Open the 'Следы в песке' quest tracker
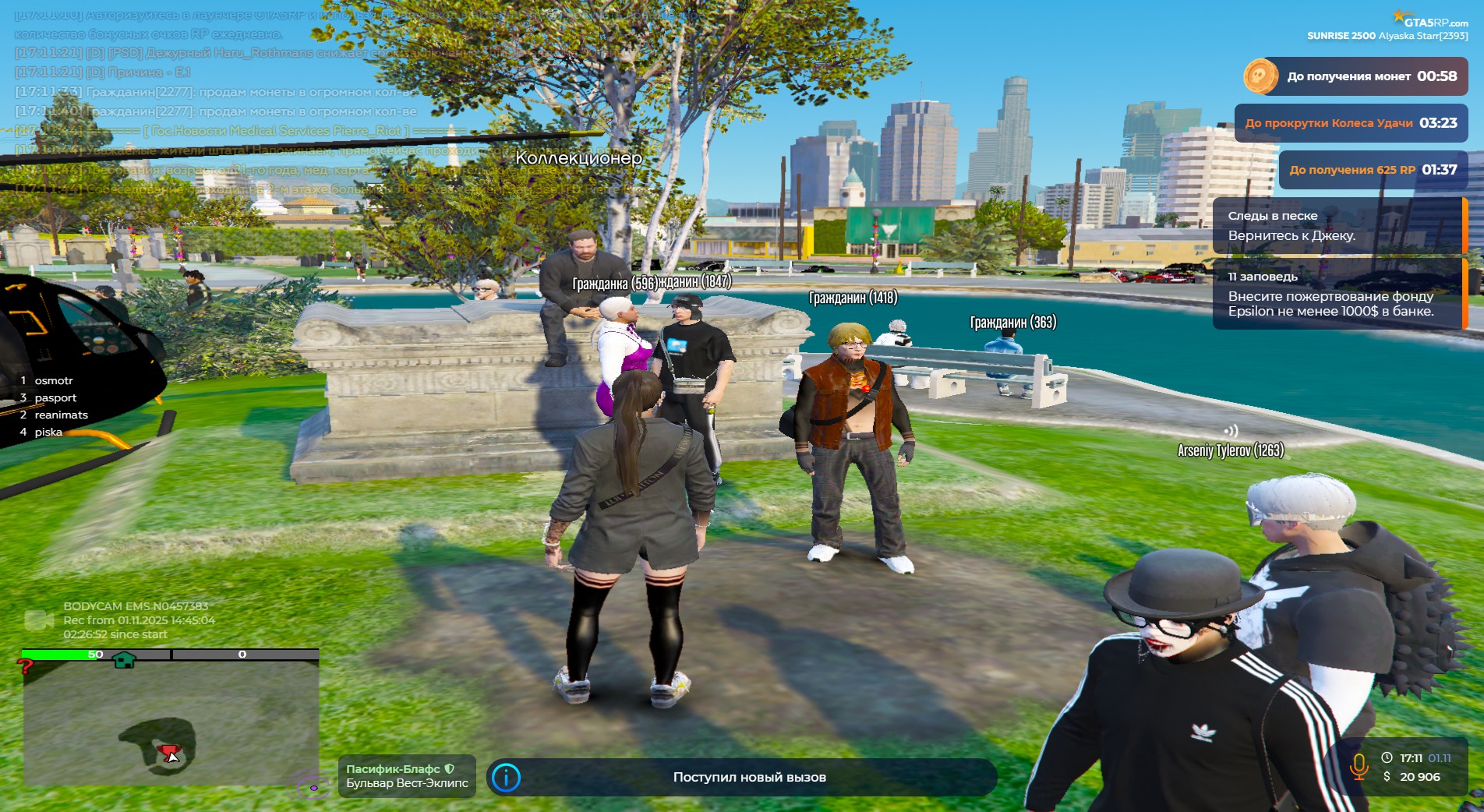1484x812 pixels. [1336, 225]
